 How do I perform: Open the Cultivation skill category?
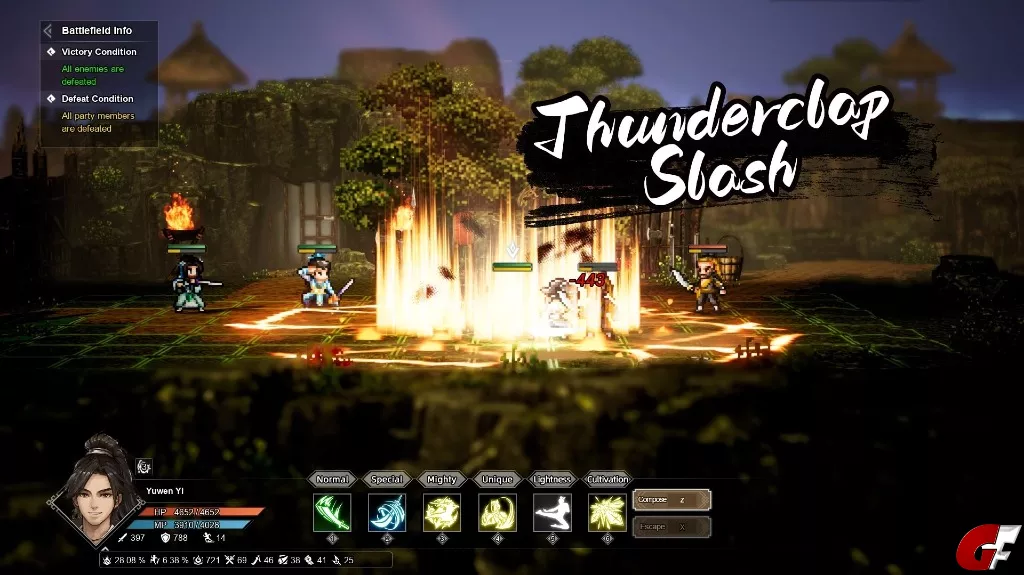click(607, 480)
